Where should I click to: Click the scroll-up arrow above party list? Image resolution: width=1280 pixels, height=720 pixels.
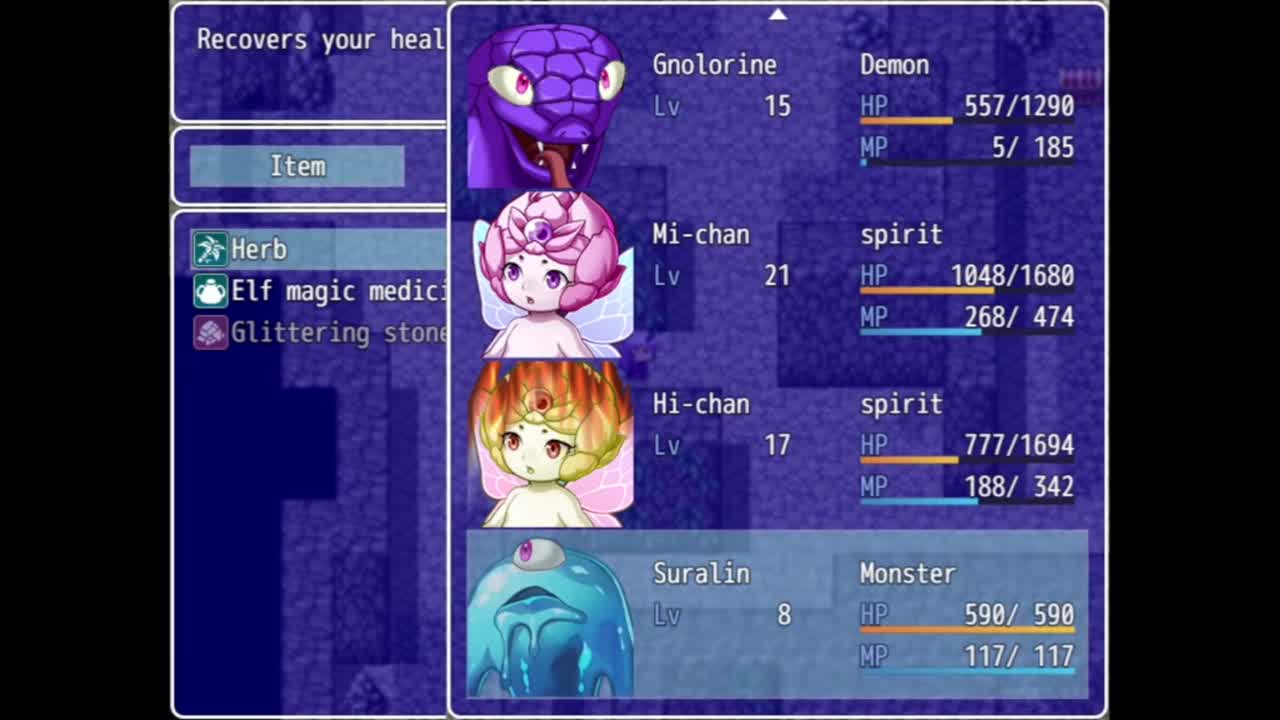pos(778,14)
